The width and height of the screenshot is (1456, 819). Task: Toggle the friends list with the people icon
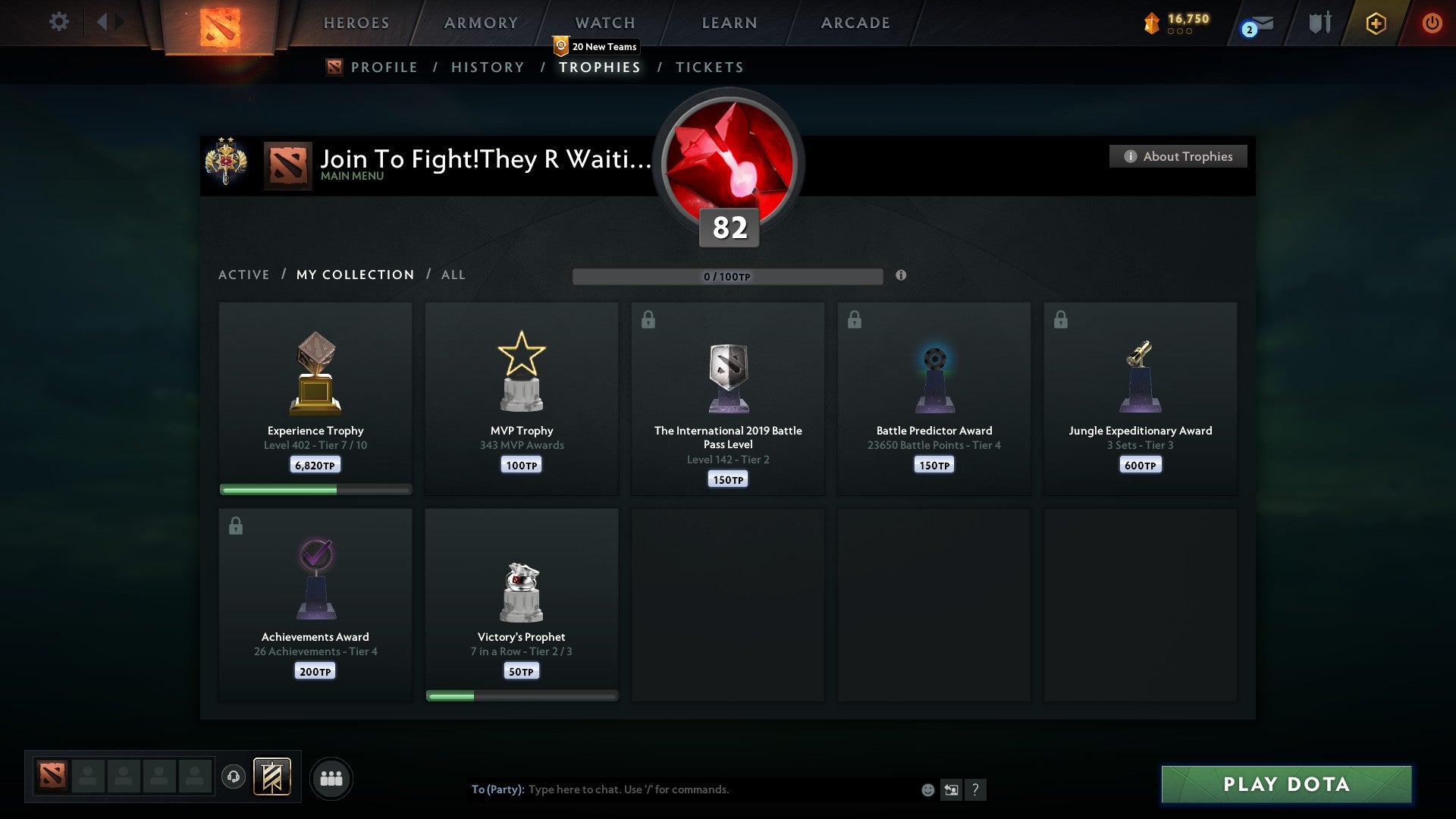(x=331, y=778)
